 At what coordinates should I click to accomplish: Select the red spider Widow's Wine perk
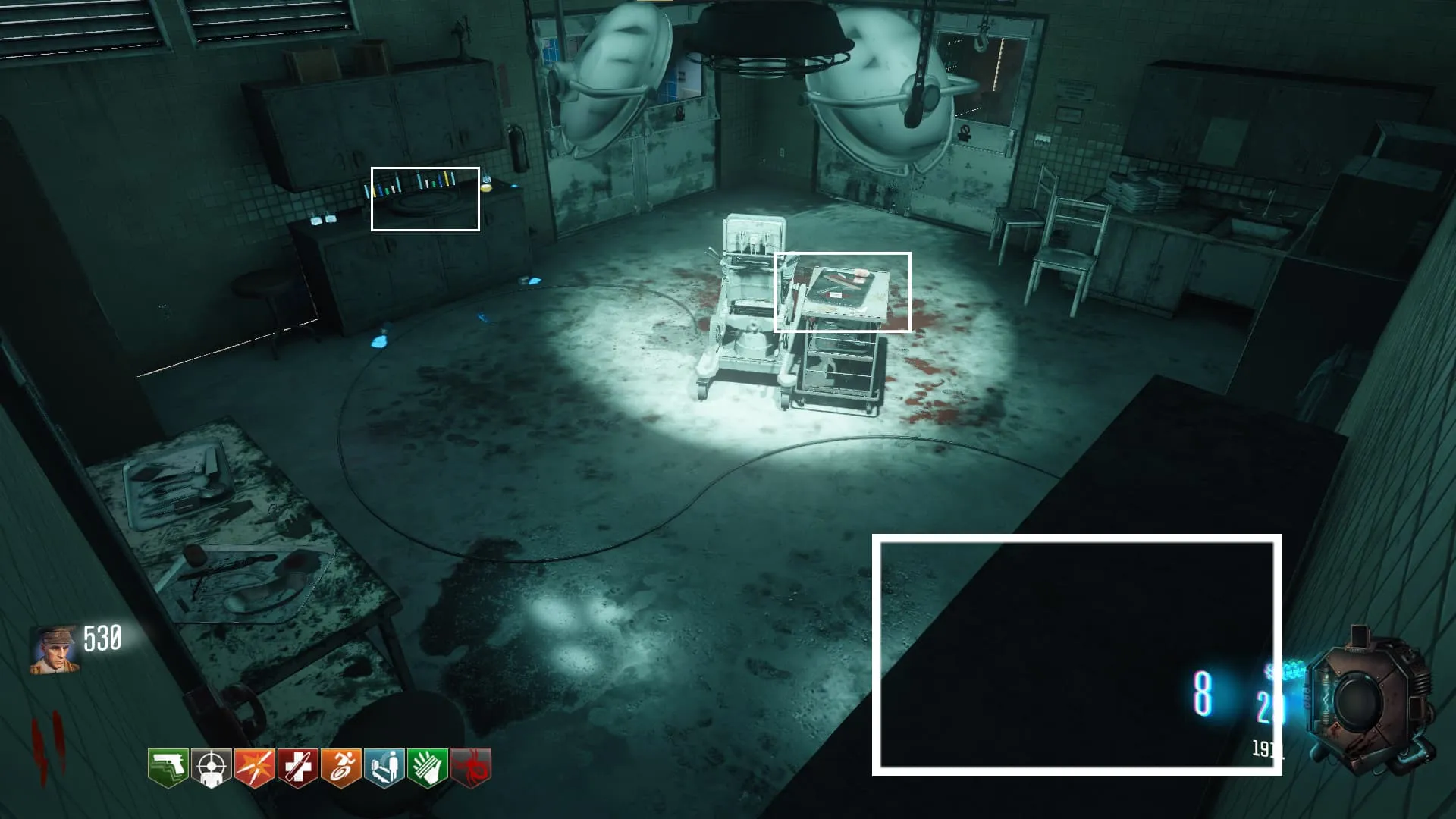click(471, 768)
